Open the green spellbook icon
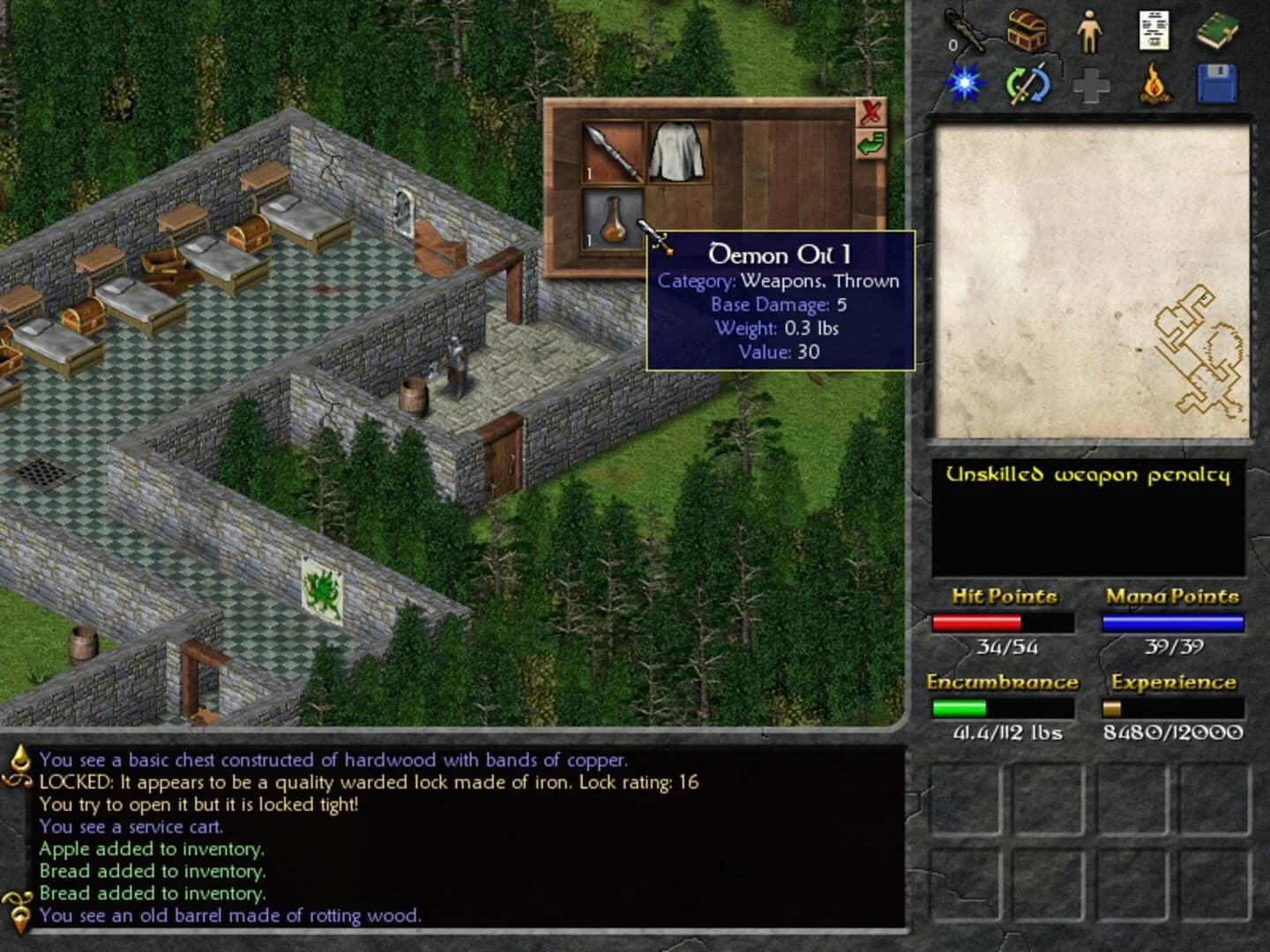 pos(1219,29)
